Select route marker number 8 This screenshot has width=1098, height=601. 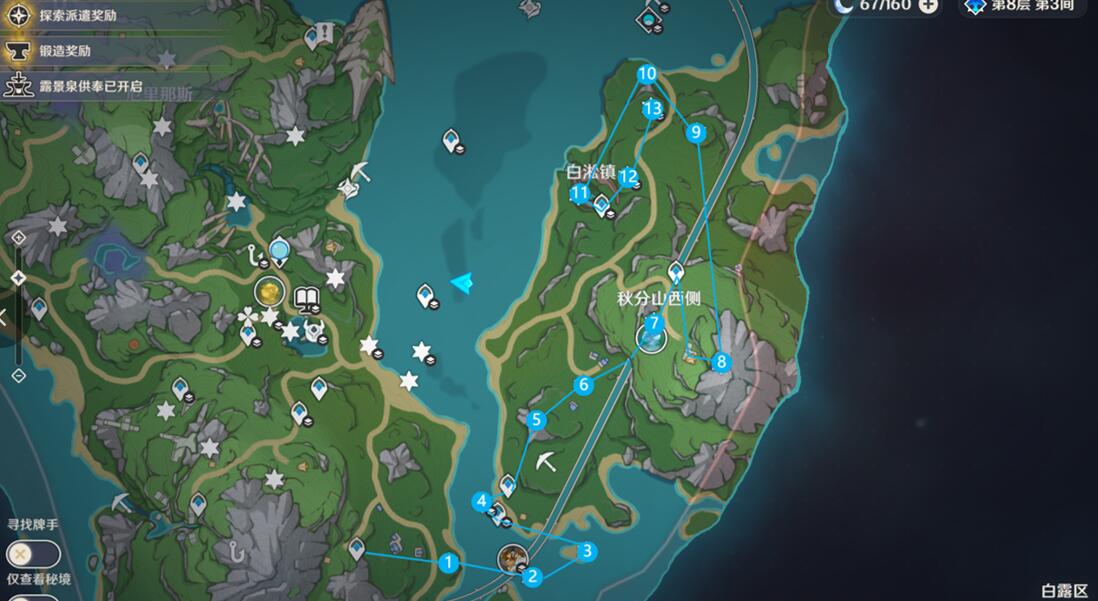click(721, 362)
